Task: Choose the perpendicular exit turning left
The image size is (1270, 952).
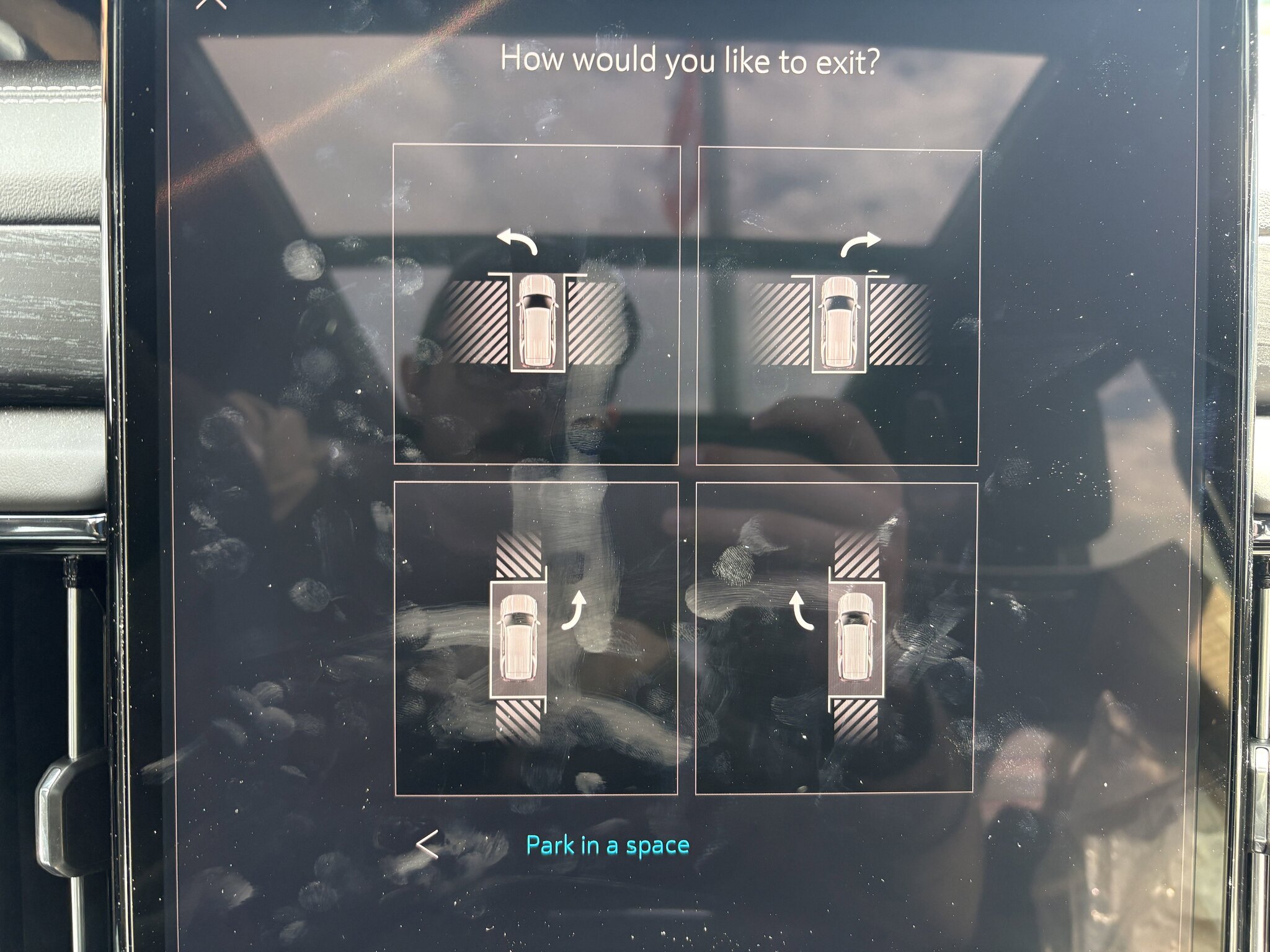Action: tap(536, 304)
